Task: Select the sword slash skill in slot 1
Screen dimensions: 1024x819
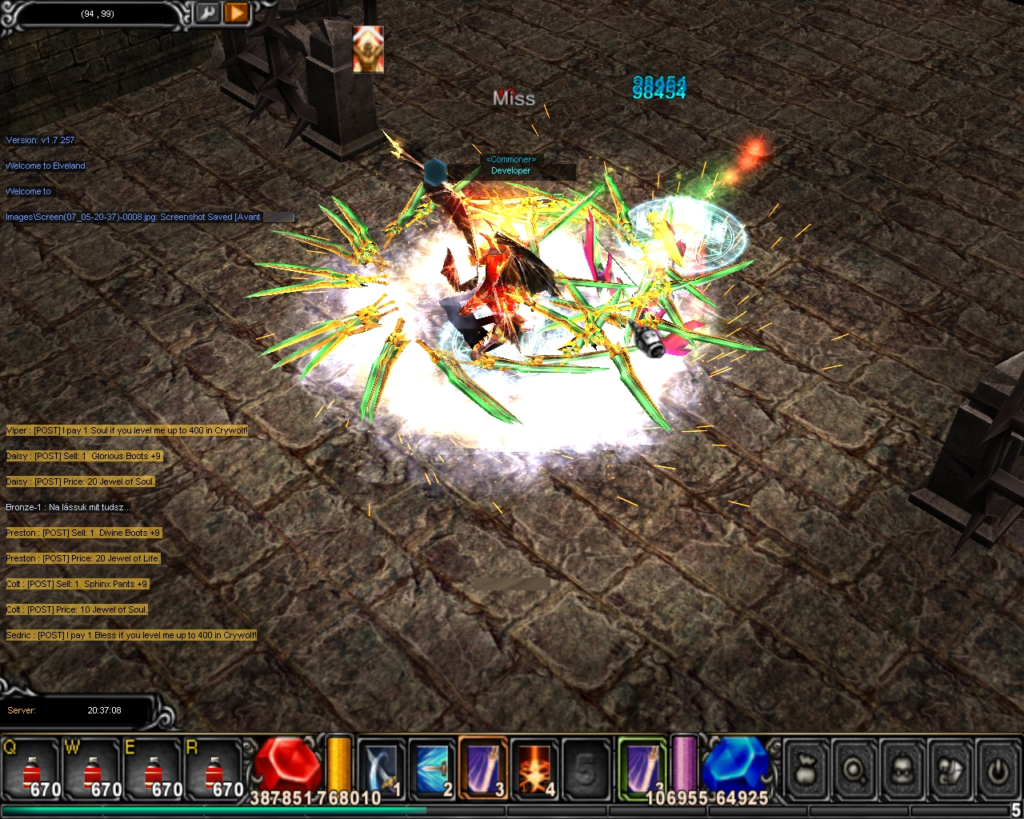Action: click(x=381, y=768)
